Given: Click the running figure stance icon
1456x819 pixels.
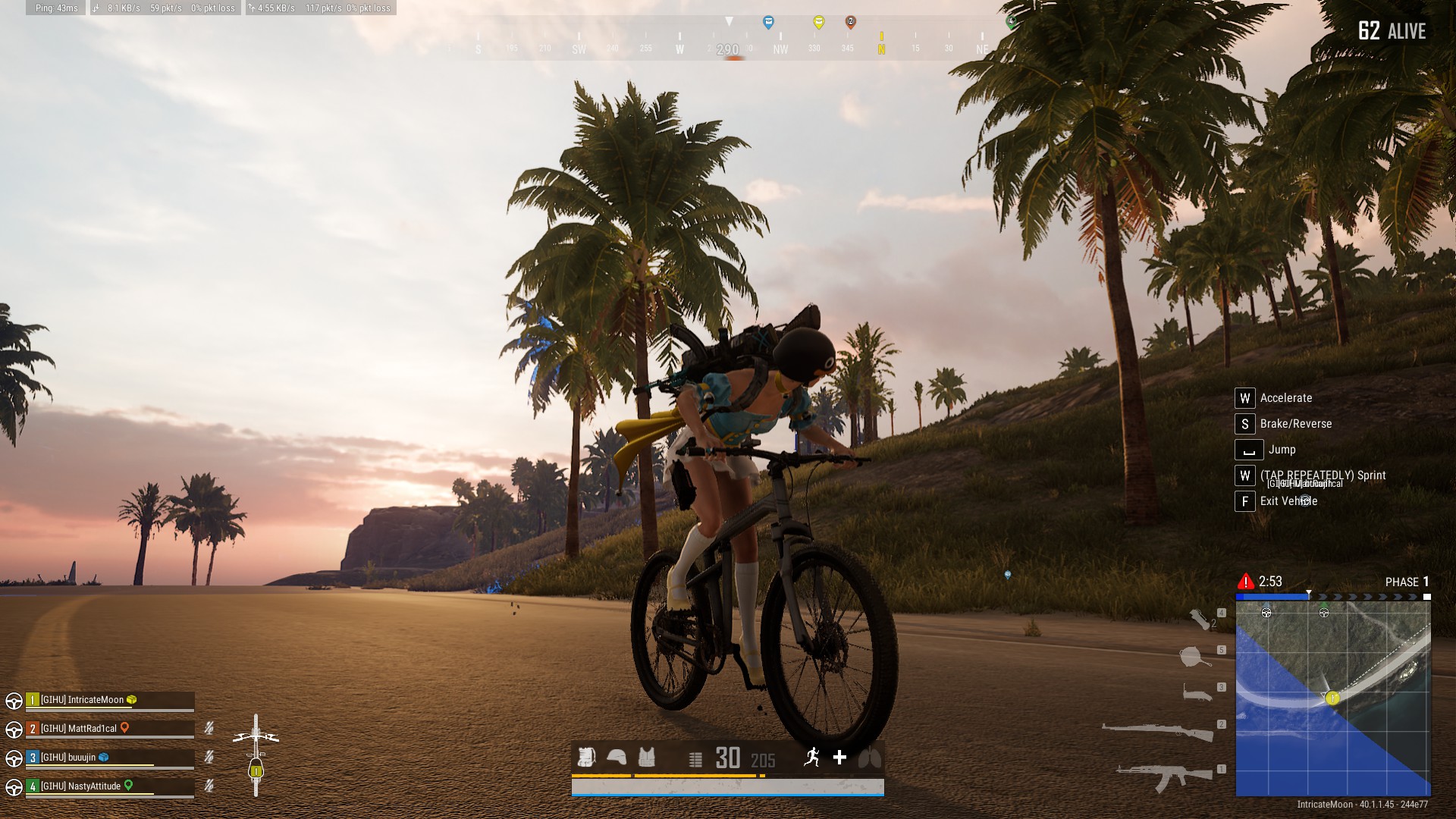Looking at the screenshot, I should point(812,757).
